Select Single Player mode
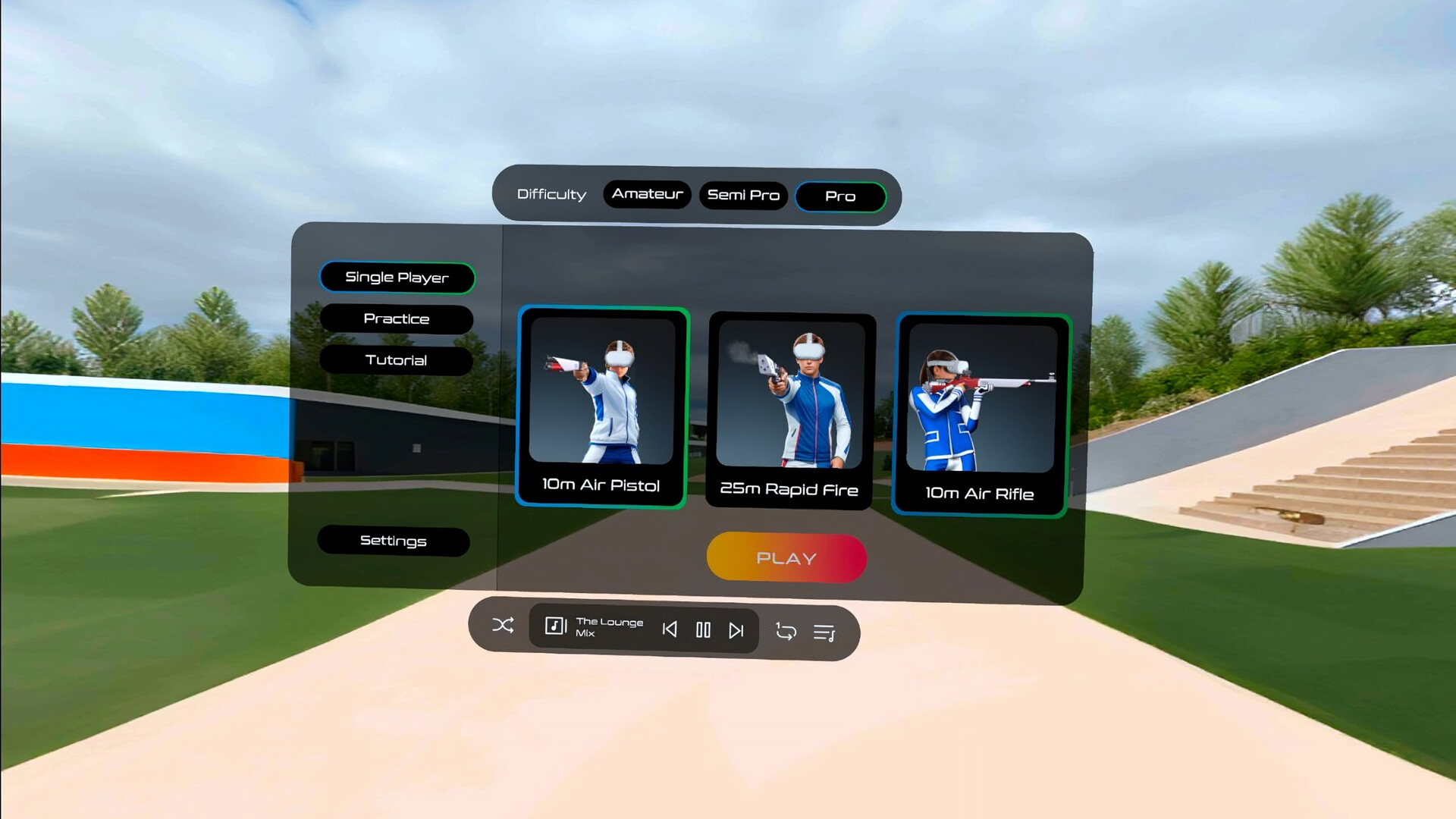1456x819 pixels. coord(397,278)
